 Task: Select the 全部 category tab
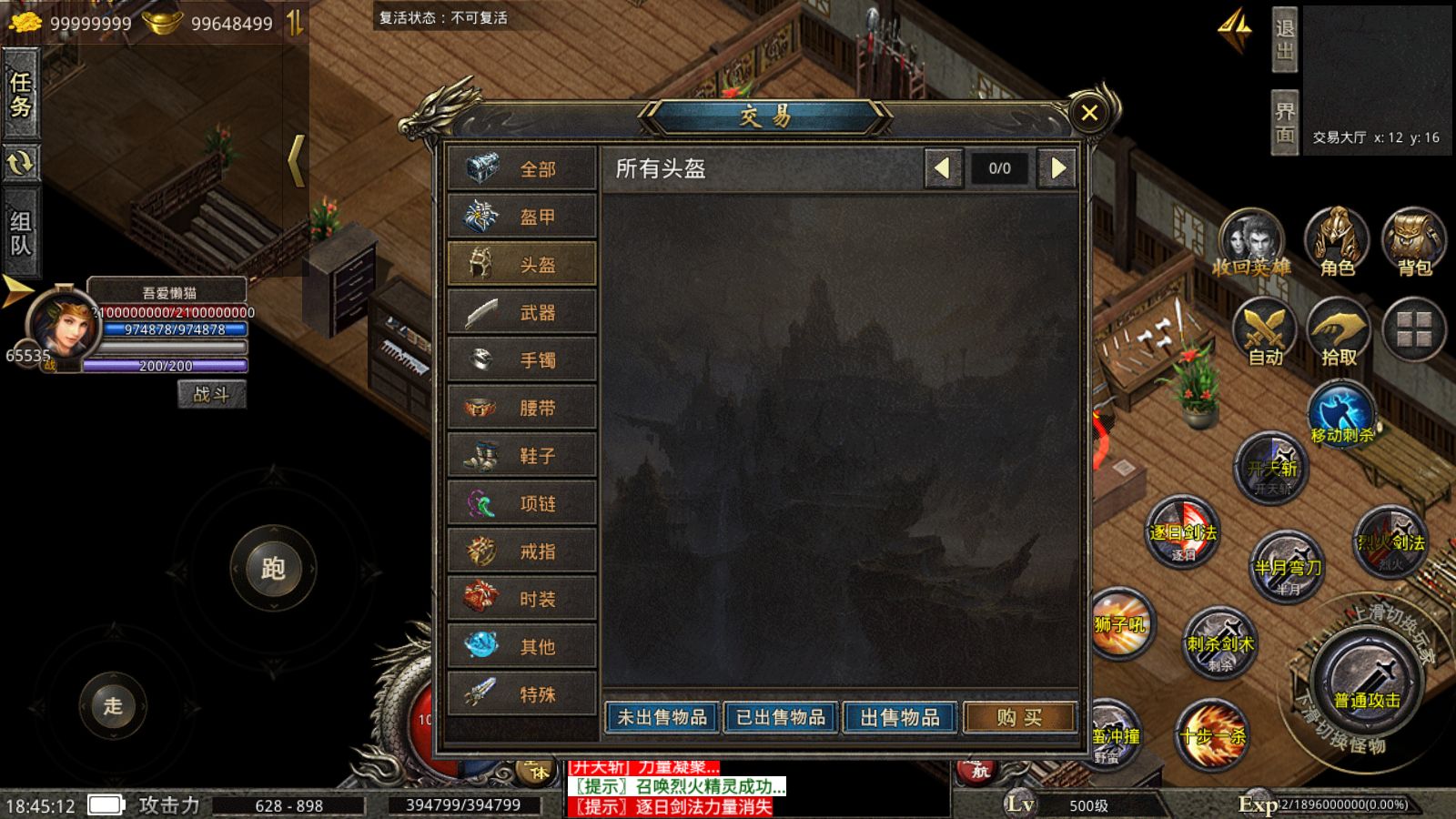tap(522, 169)
